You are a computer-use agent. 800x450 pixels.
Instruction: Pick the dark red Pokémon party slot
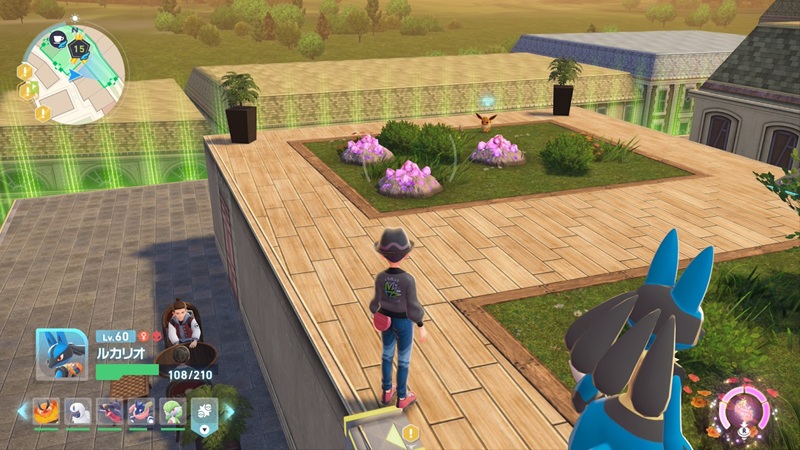[x=109, y=411]
